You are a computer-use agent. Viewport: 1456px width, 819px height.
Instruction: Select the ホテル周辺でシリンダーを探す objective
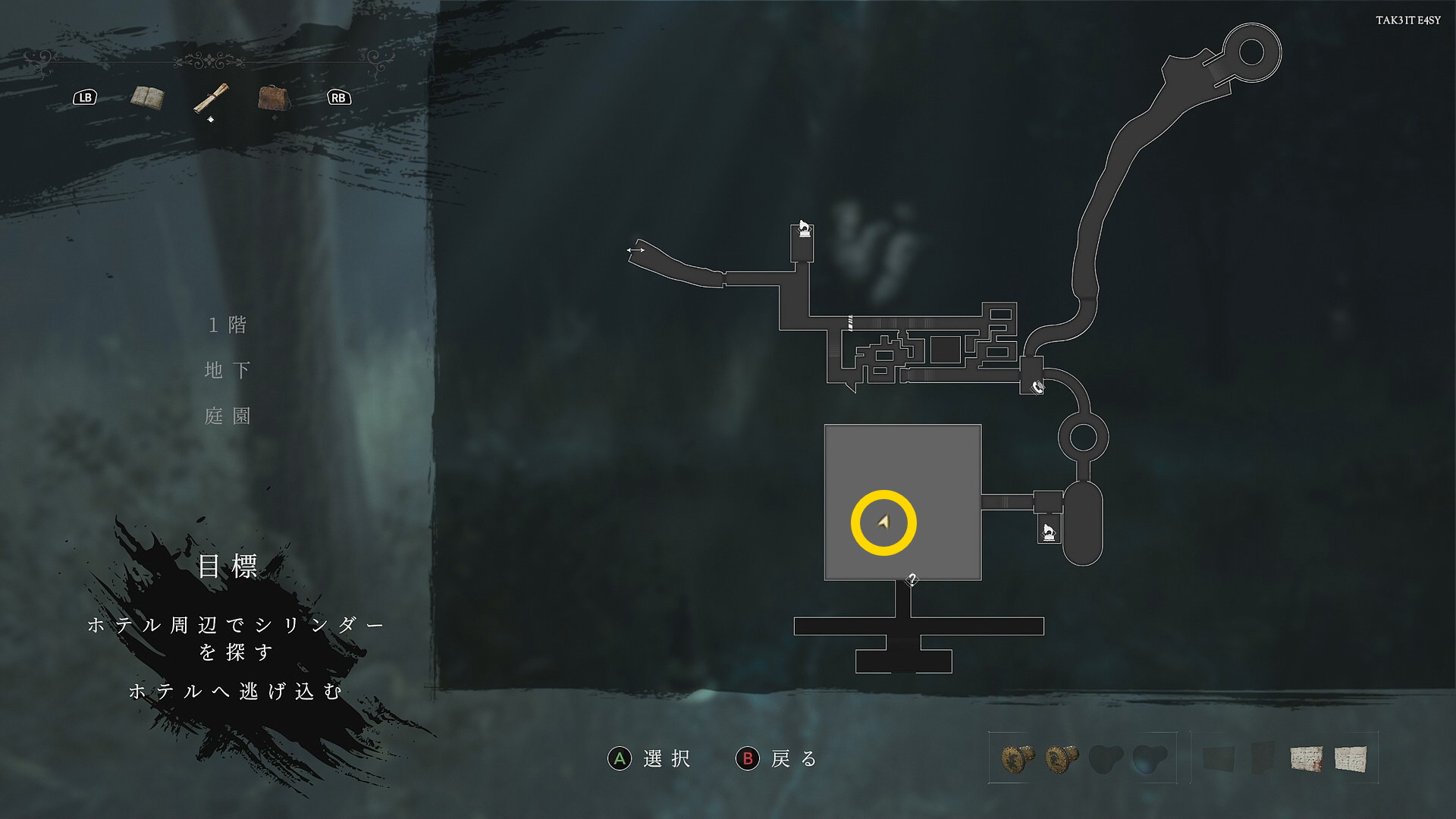click(x=235, y=638)
